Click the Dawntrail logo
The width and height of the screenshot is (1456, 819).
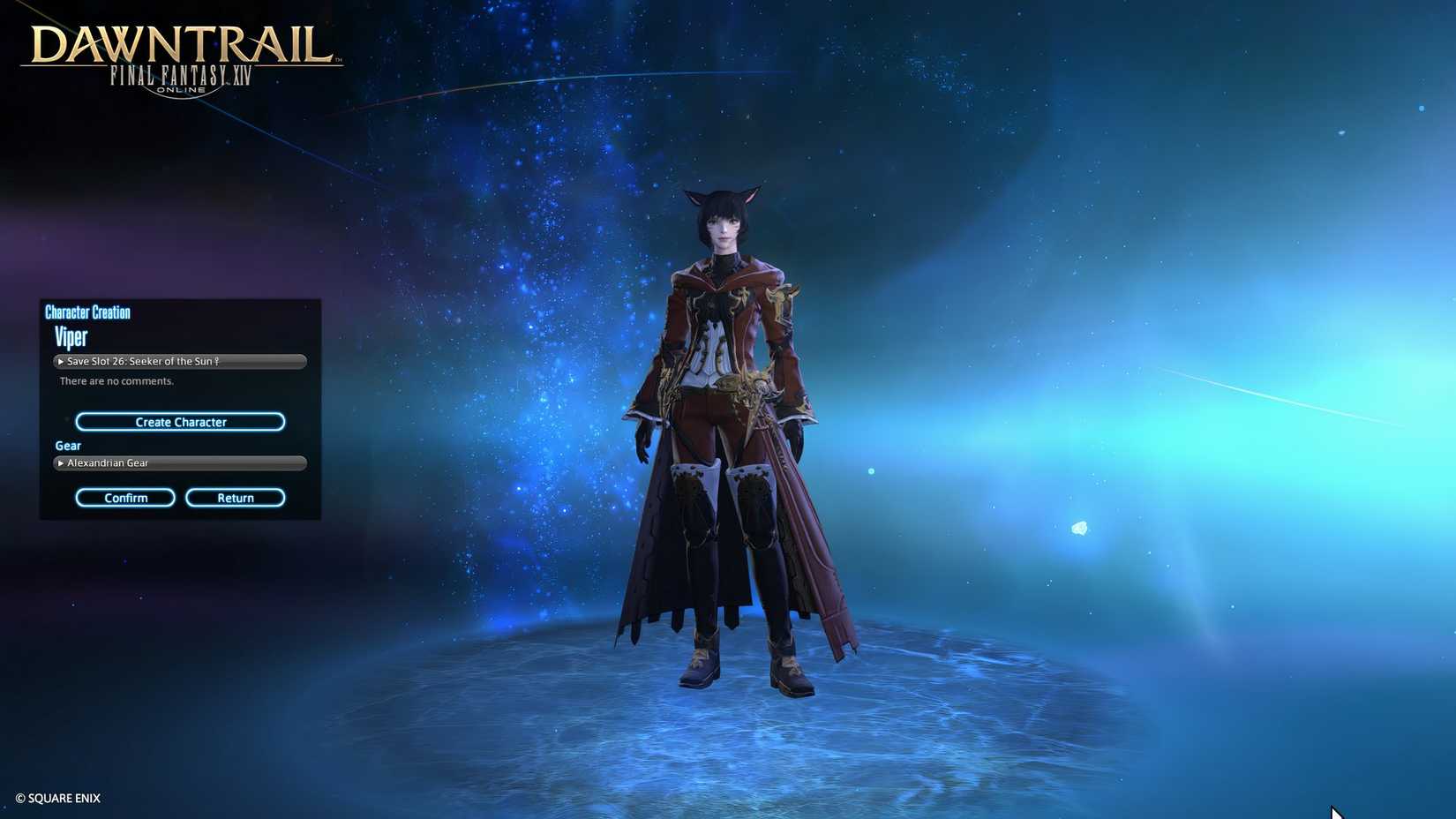[180, 41]
